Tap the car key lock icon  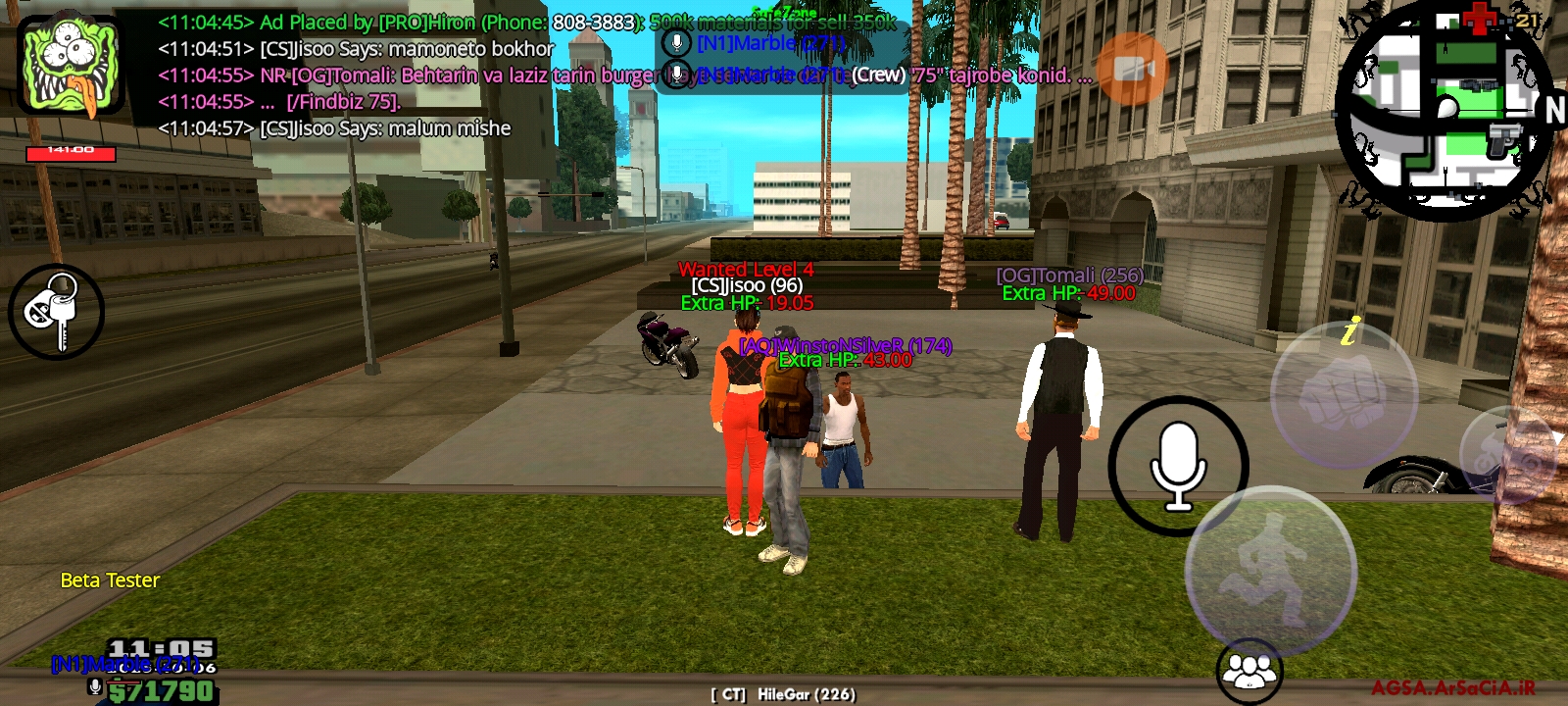point(56,312)
